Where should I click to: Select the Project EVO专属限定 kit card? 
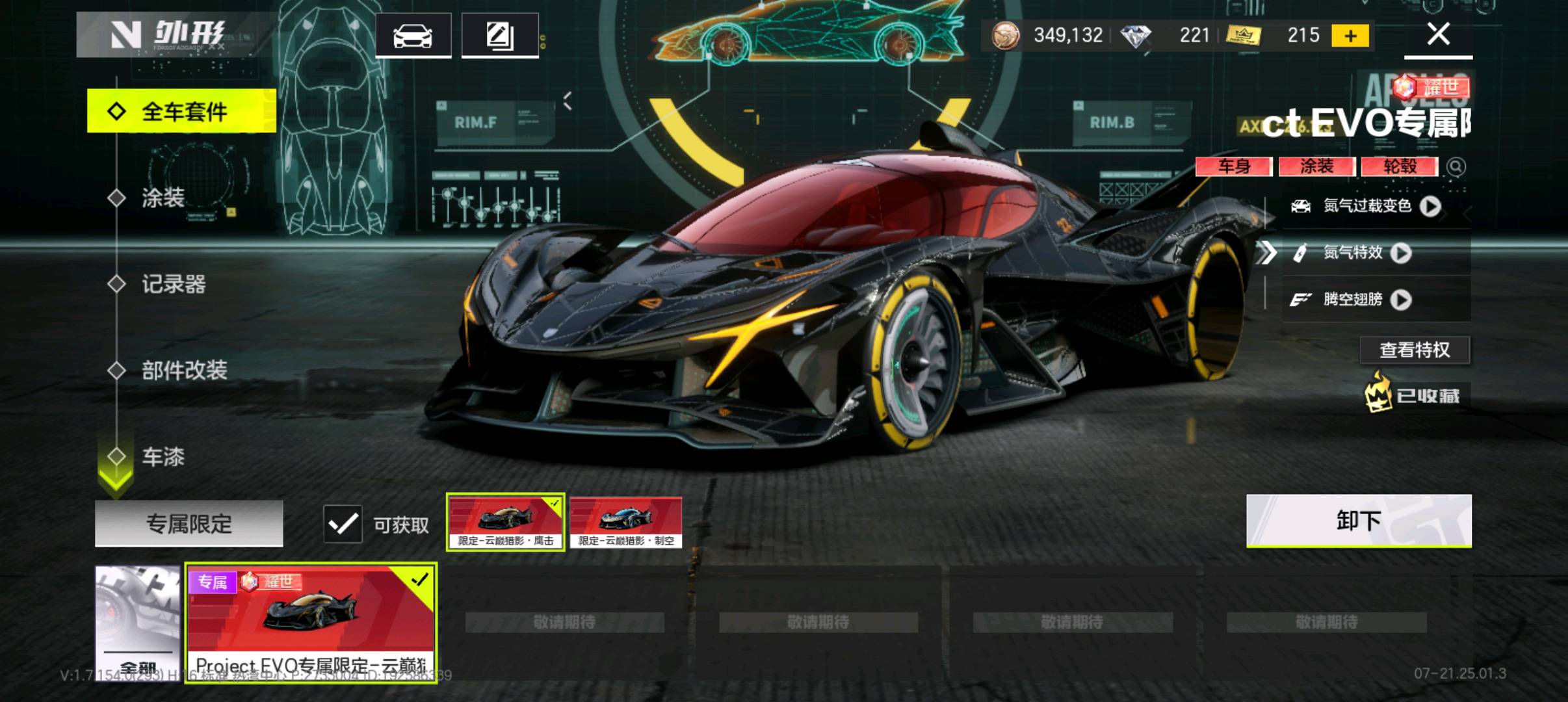(x=311, y=622)
